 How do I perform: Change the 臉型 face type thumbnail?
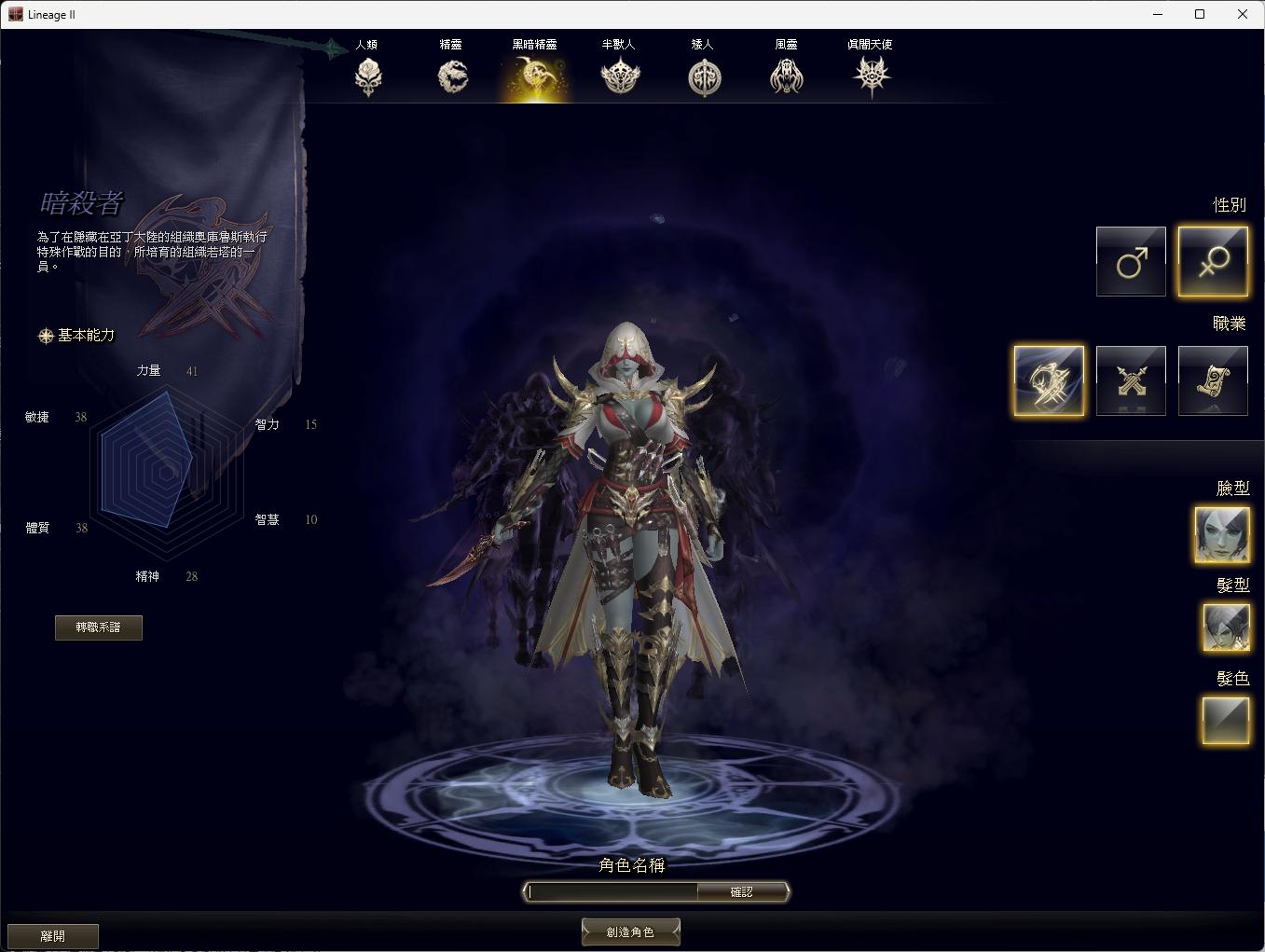(x=1222, y=534)
